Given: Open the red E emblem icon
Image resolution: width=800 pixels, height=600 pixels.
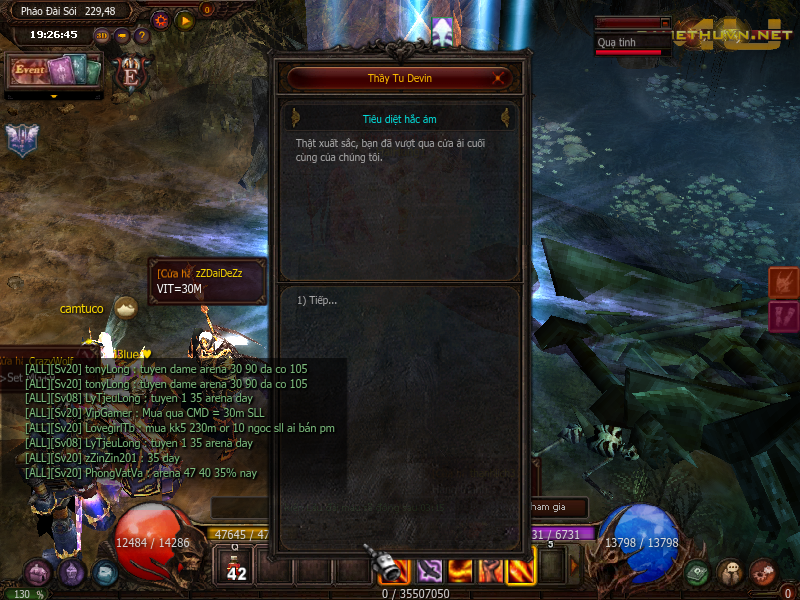Looking at the screenshot, I should click(130, 71).
